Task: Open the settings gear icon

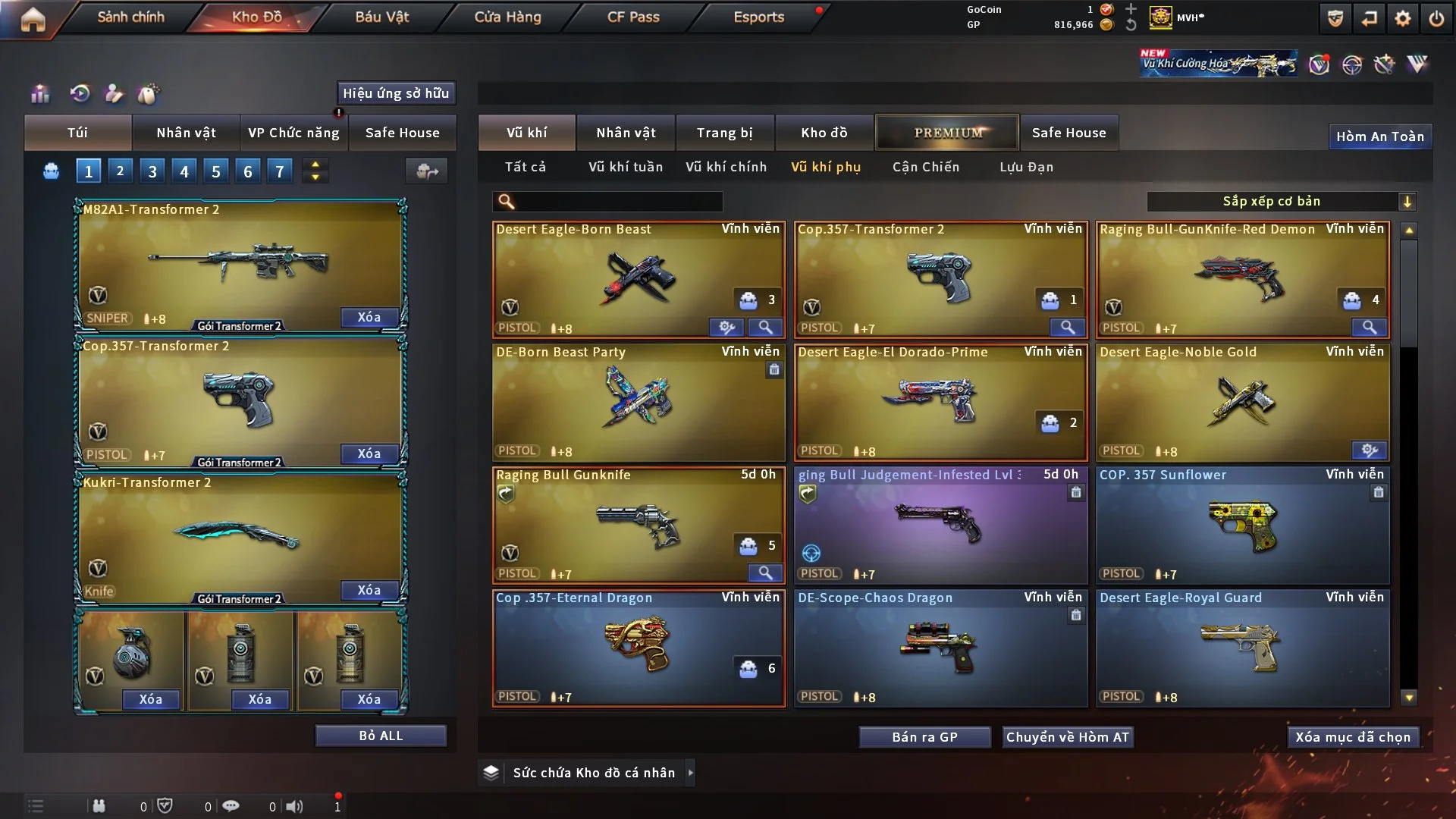Action: coord(1402,18)
